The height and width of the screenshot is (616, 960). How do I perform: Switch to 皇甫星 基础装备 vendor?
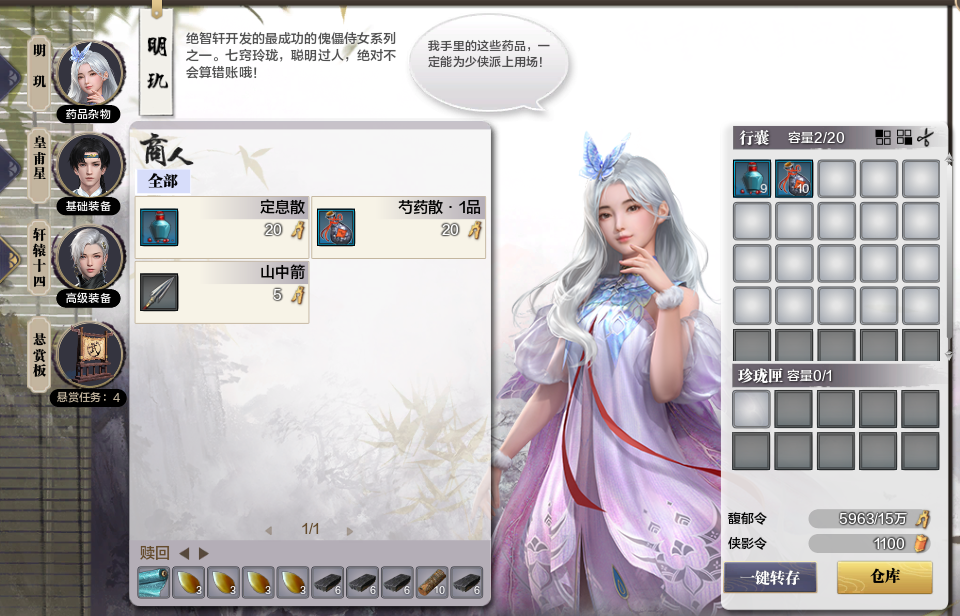click(x=90, y=166)
